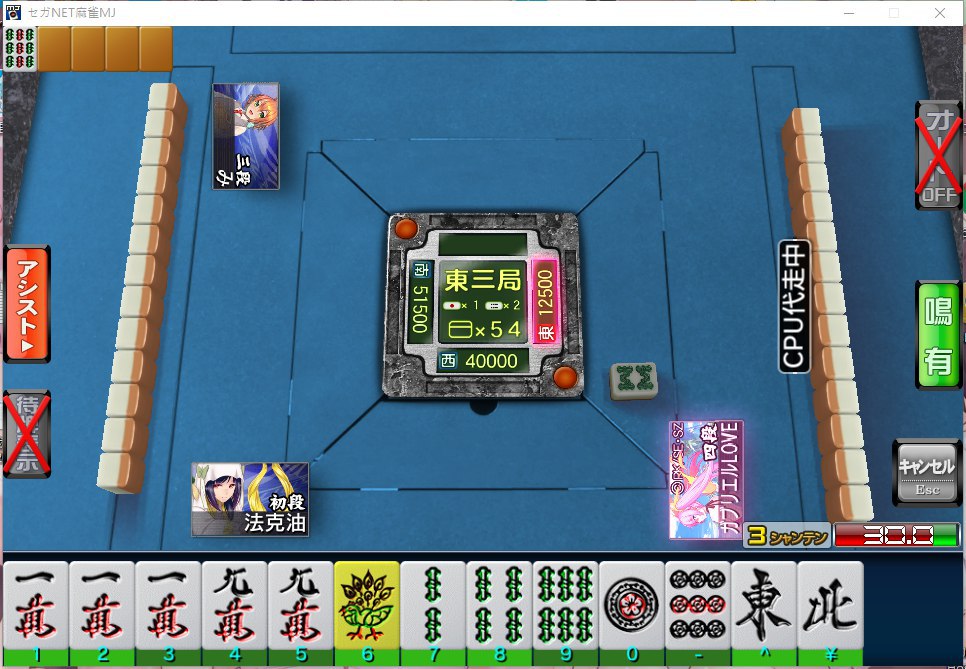Choose the 九萬 tile labeled 4

pos(234,607)
